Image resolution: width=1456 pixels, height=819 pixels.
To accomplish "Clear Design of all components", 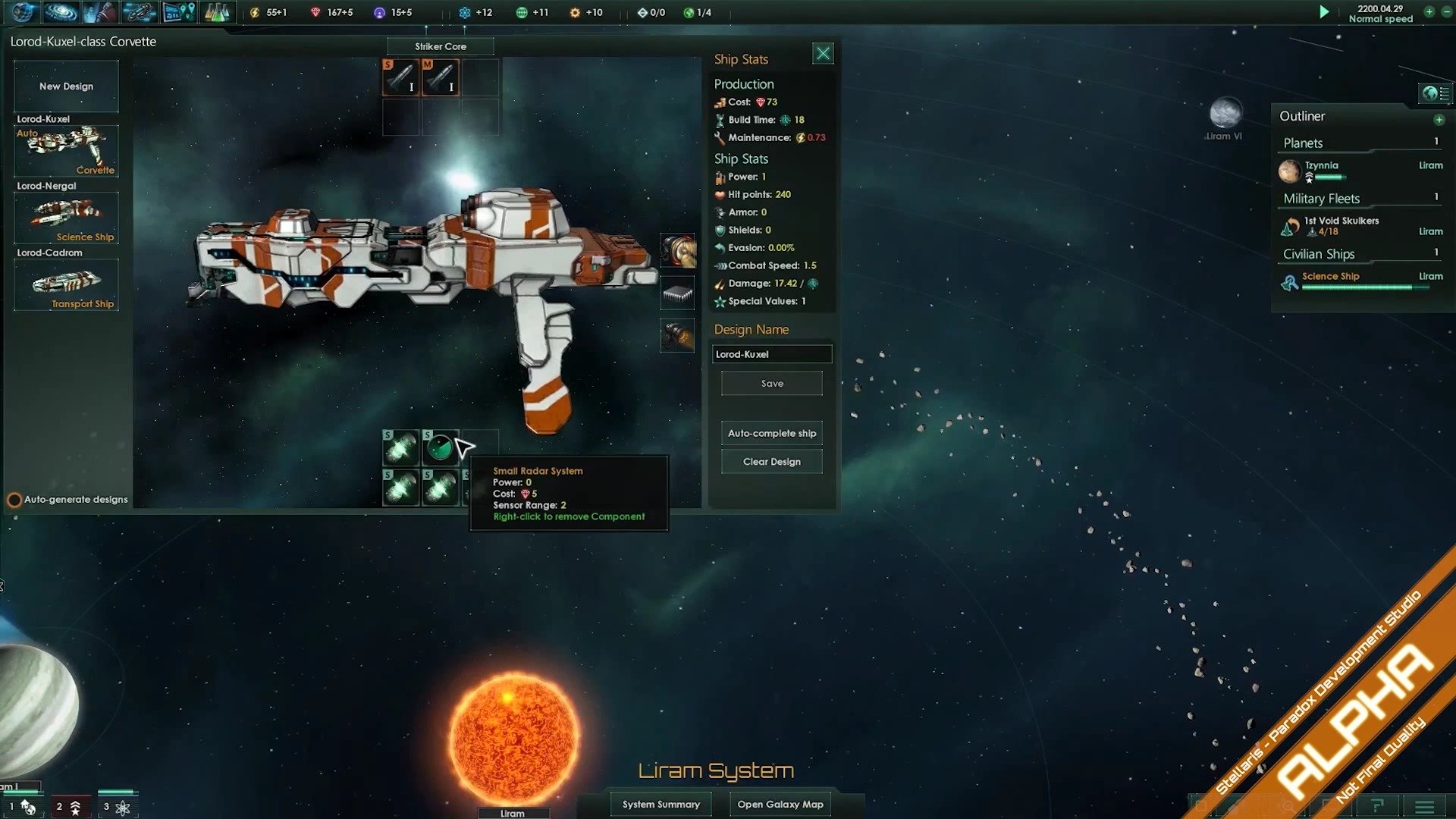I will (771, 462).
